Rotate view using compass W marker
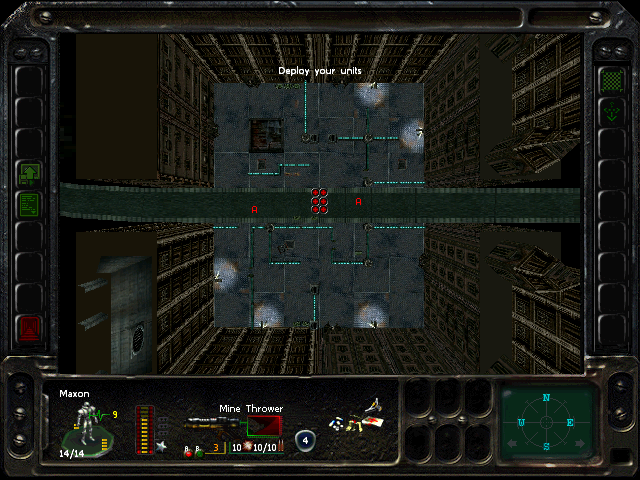 (521, 423)
